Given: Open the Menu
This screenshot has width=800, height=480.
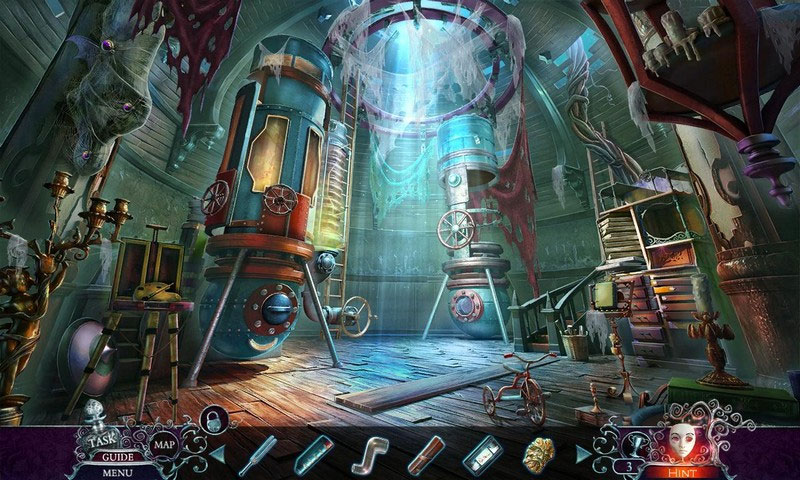Looking at the screenshot, I should pyautogui.click(x=117, y=471).
